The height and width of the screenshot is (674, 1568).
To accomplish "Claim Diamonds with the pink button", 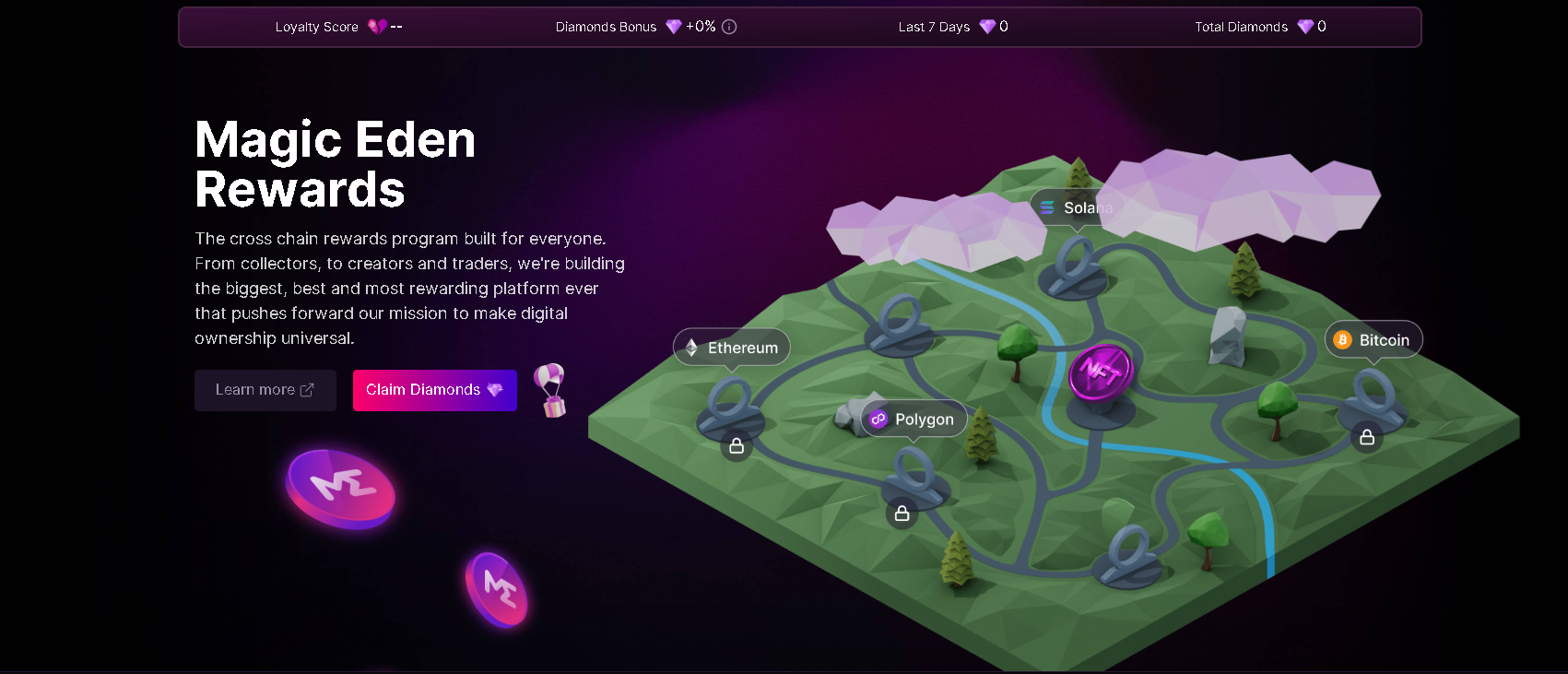I will [x=434, y=390].
